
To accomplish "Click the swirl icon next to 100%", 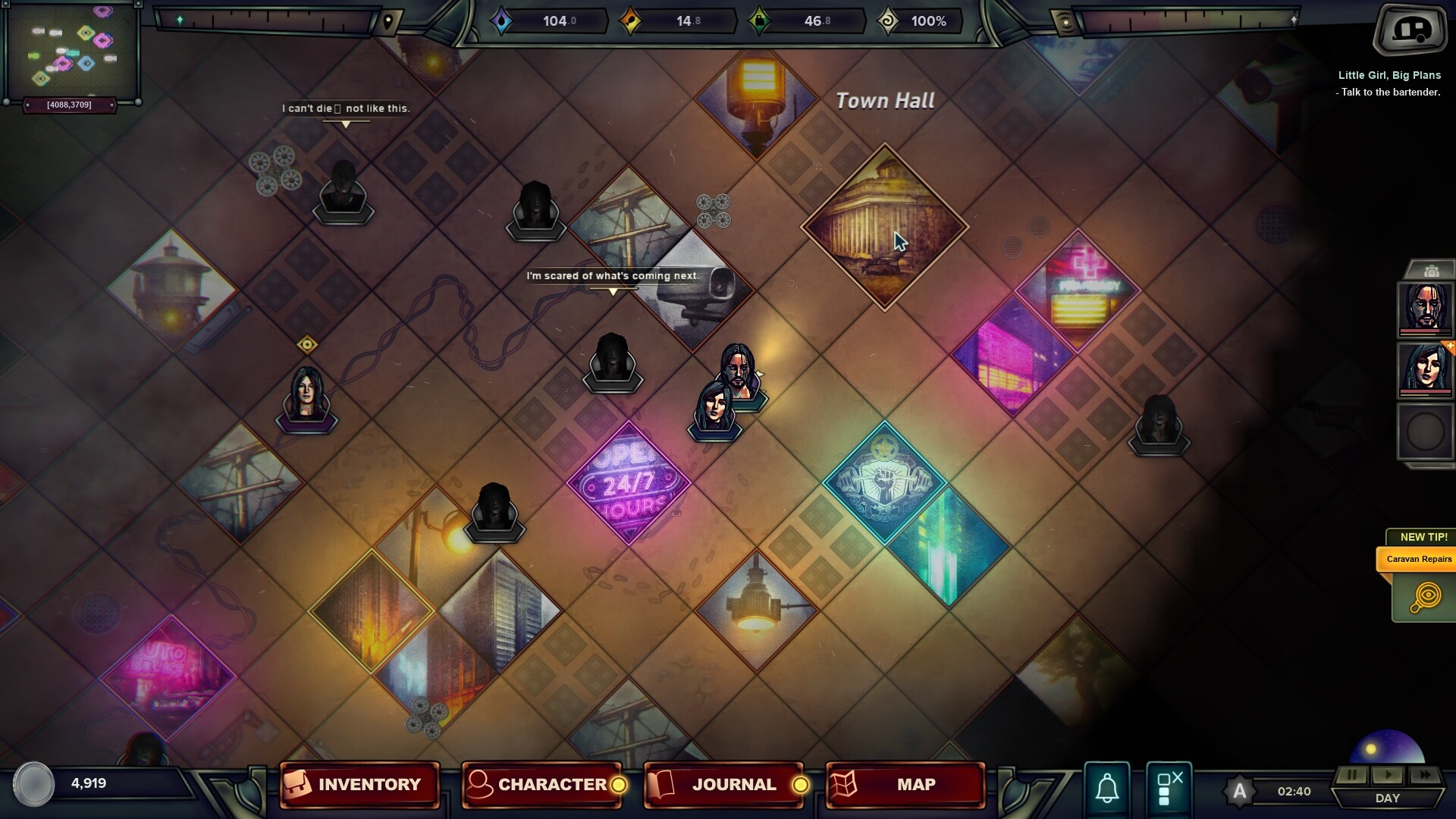I will (889, 20).
